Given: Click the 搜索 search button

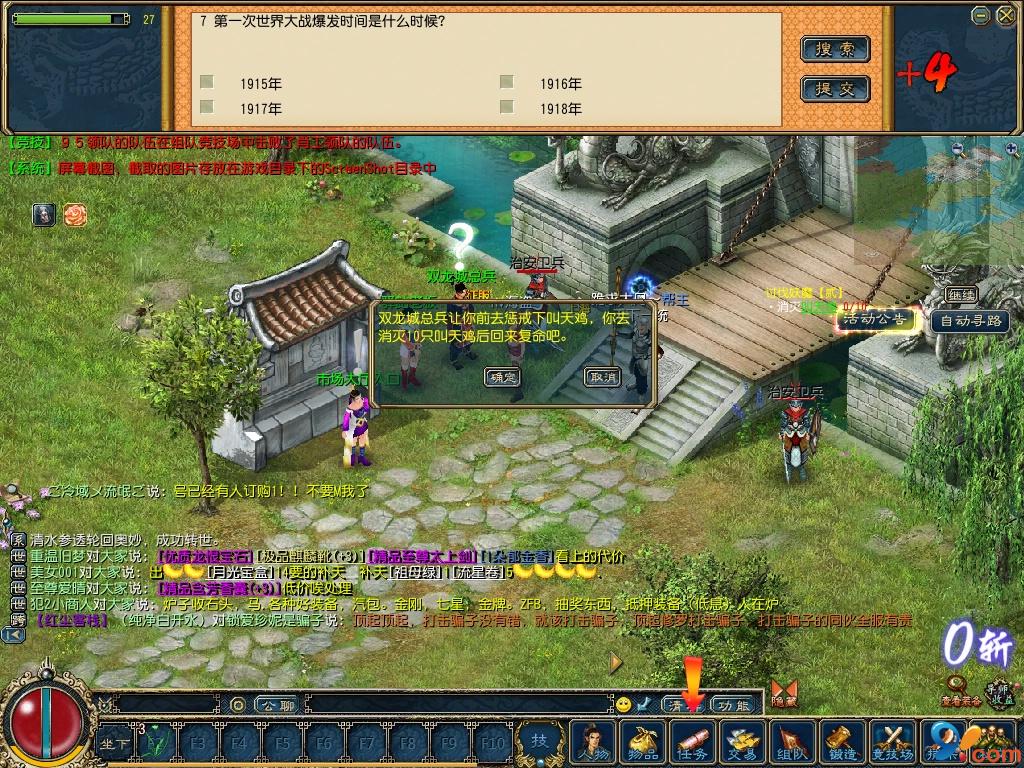Looking at the screenshot, I should click(835, 49).
